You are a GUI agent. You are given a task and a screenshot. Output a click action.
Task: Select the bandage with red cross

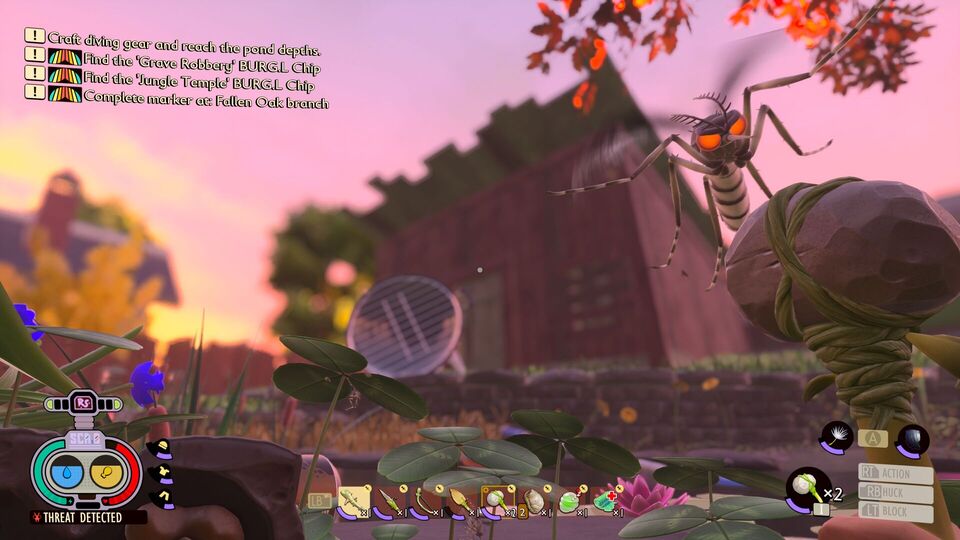coord(604,499)
